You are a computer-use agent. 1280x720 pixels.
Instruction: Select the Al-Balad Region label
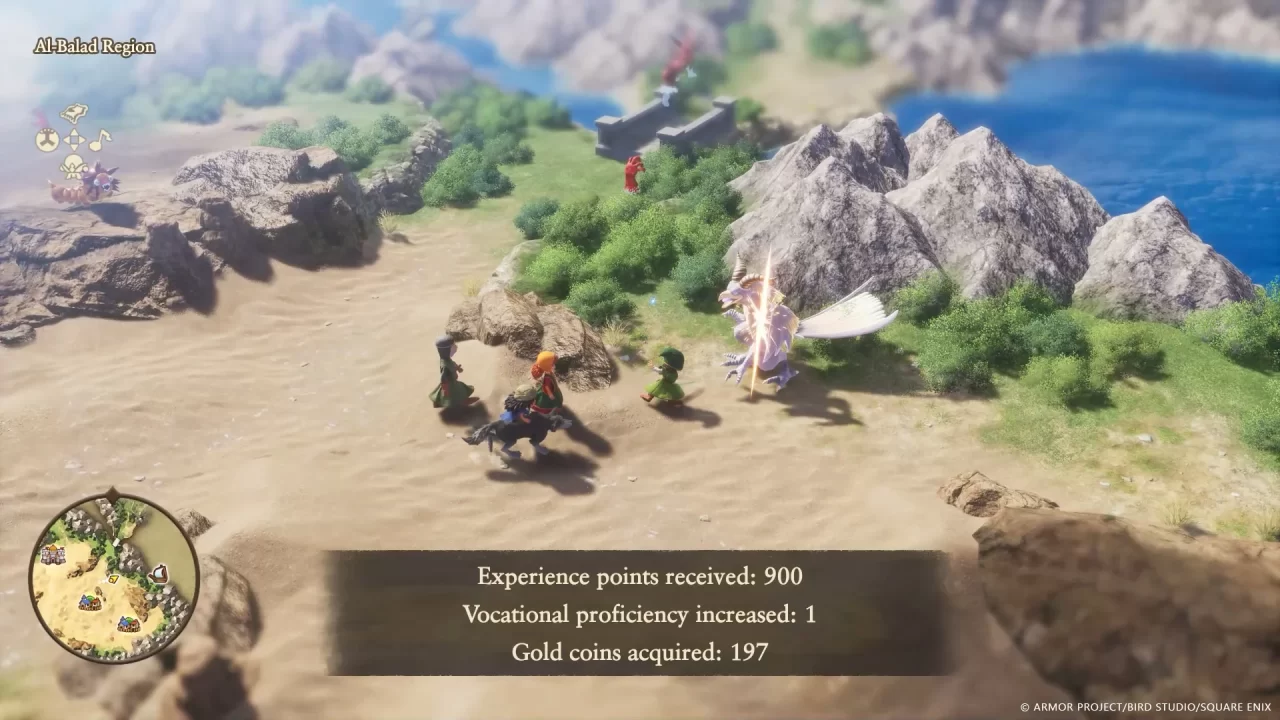[94, 46]
